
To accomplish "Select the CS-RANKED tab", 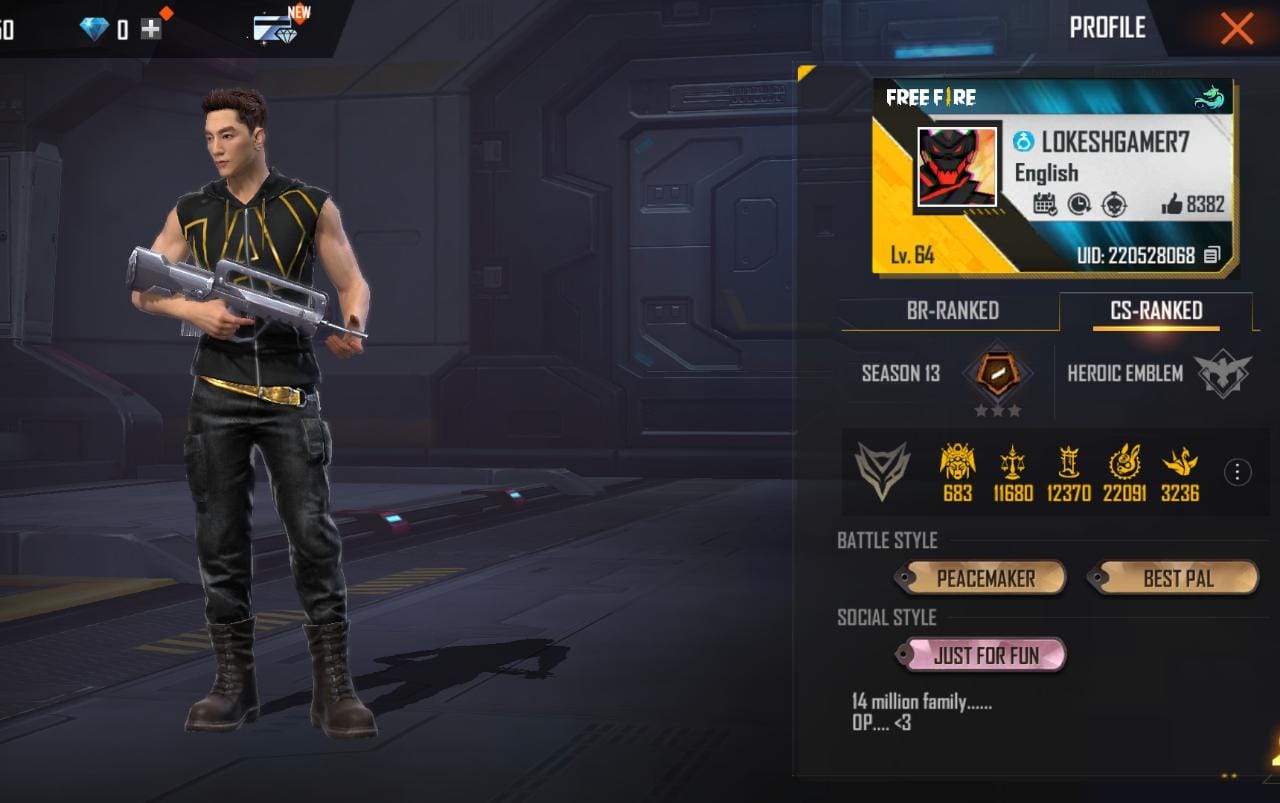I will pyautogui.click(x=1156, y=311).
